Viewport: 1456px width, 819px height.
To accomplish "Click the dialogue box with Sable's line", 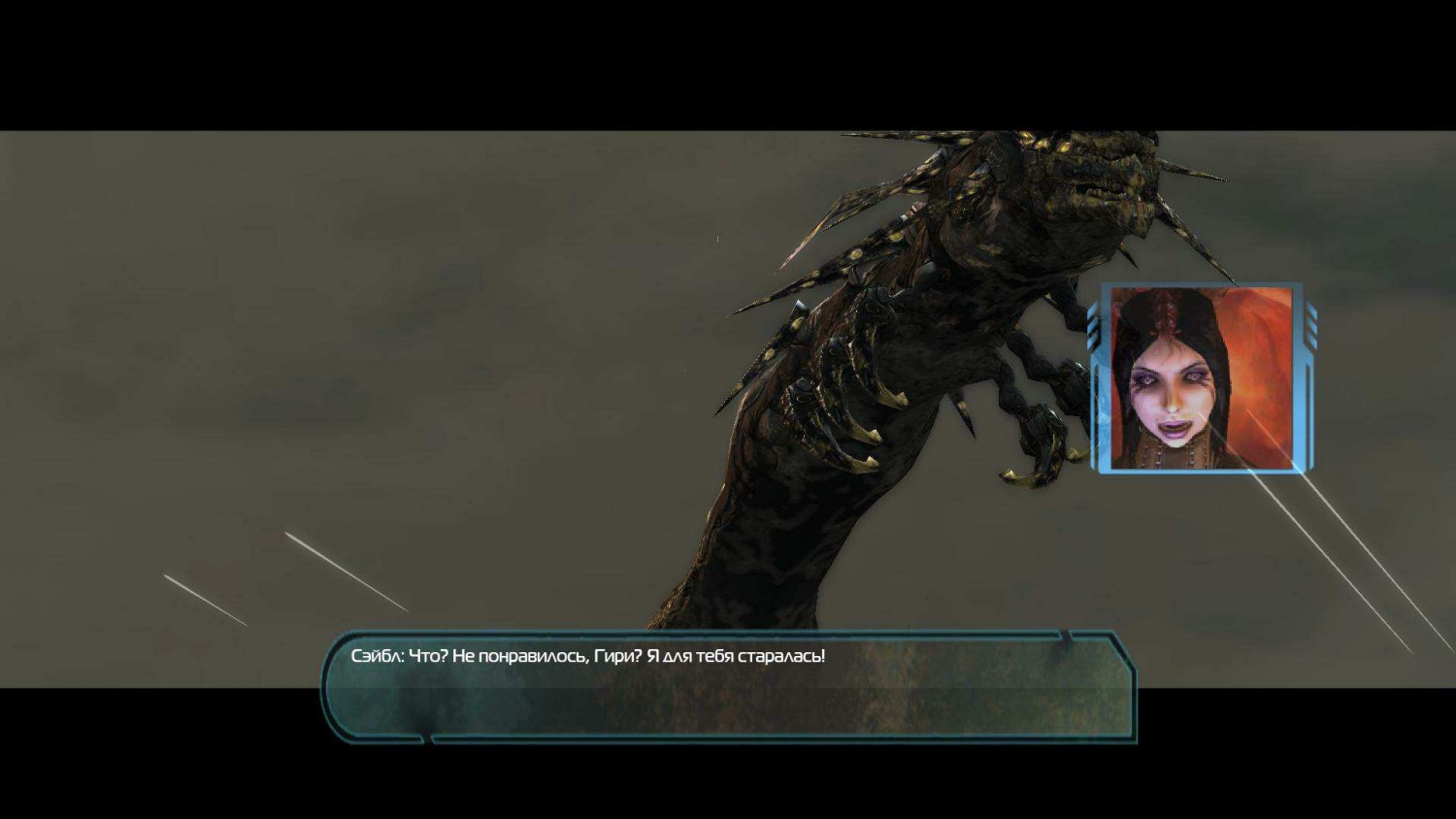I will (729, 685).
